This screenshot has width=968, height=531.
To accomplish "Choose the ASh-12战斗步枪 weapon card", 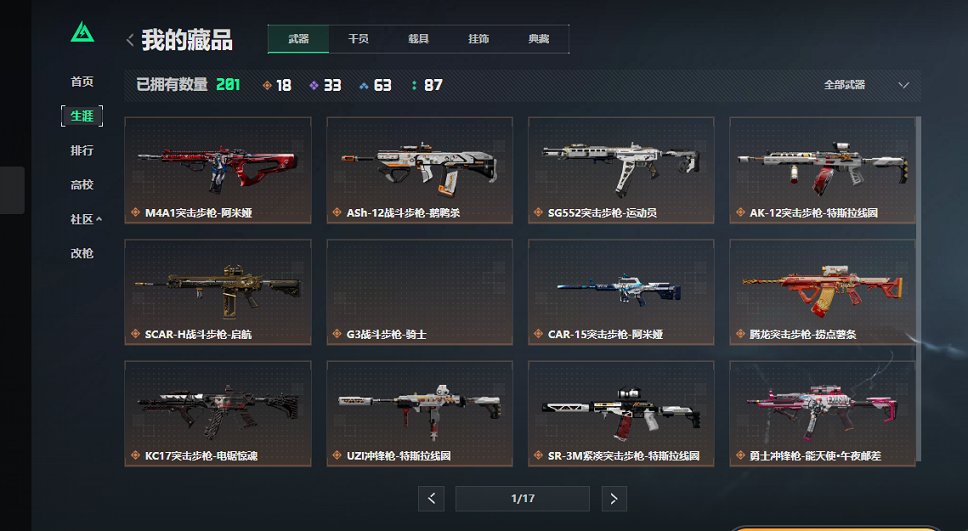I will 419,169.
